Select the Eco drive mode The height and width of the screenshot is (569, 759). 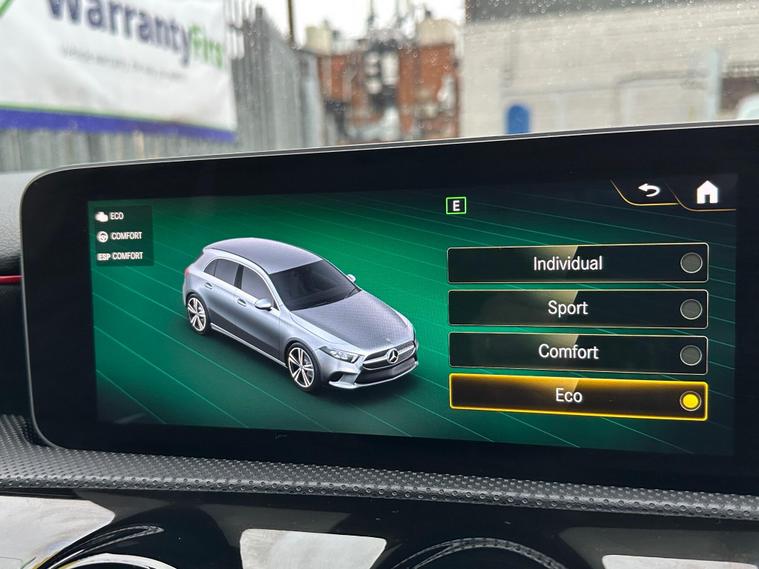(577, 398)
